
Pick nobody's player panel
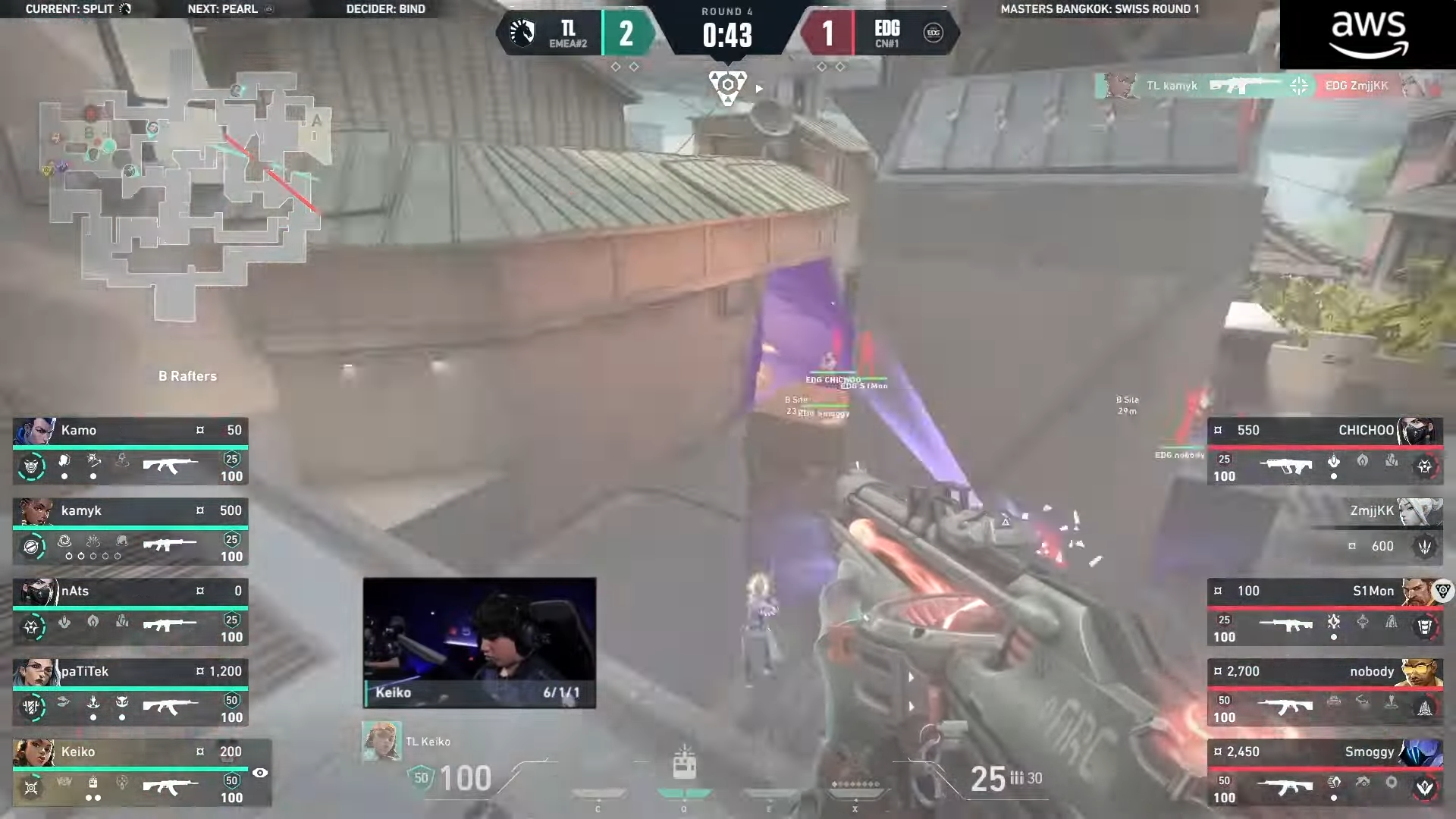click(1325, 694)
